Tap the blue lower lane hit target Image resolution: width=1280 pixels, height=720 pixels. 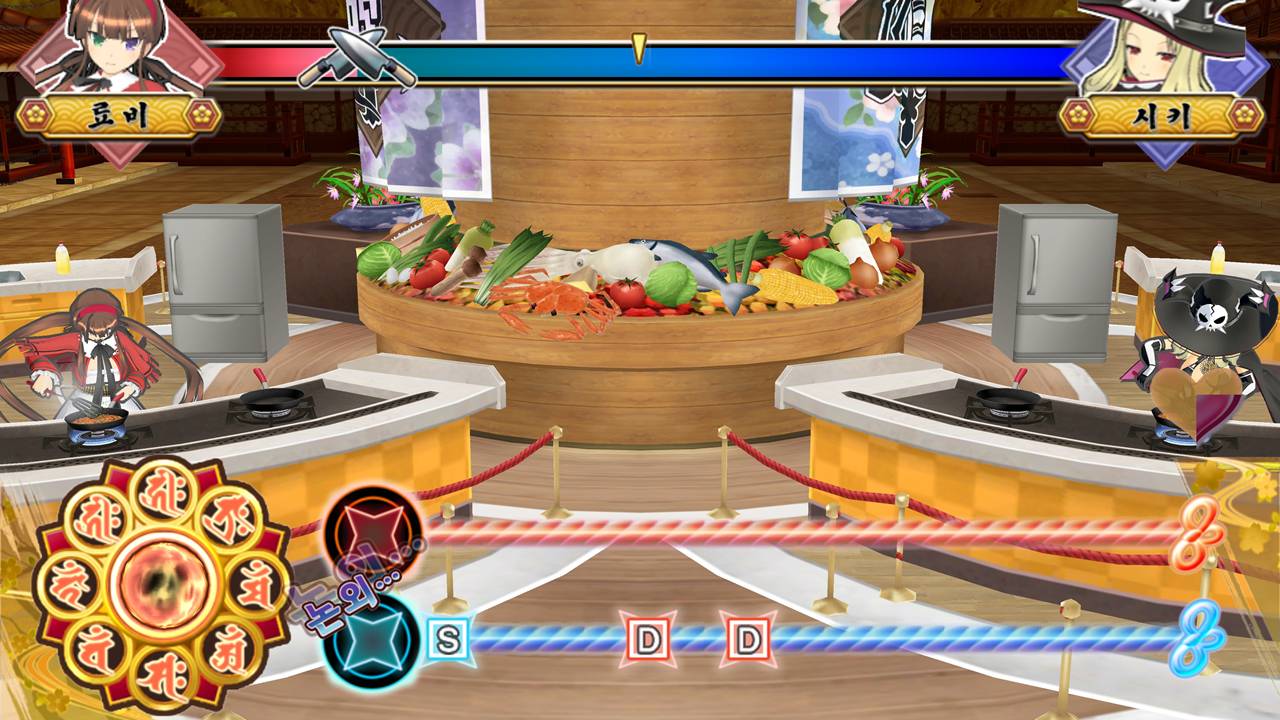[x=370, y=638]
